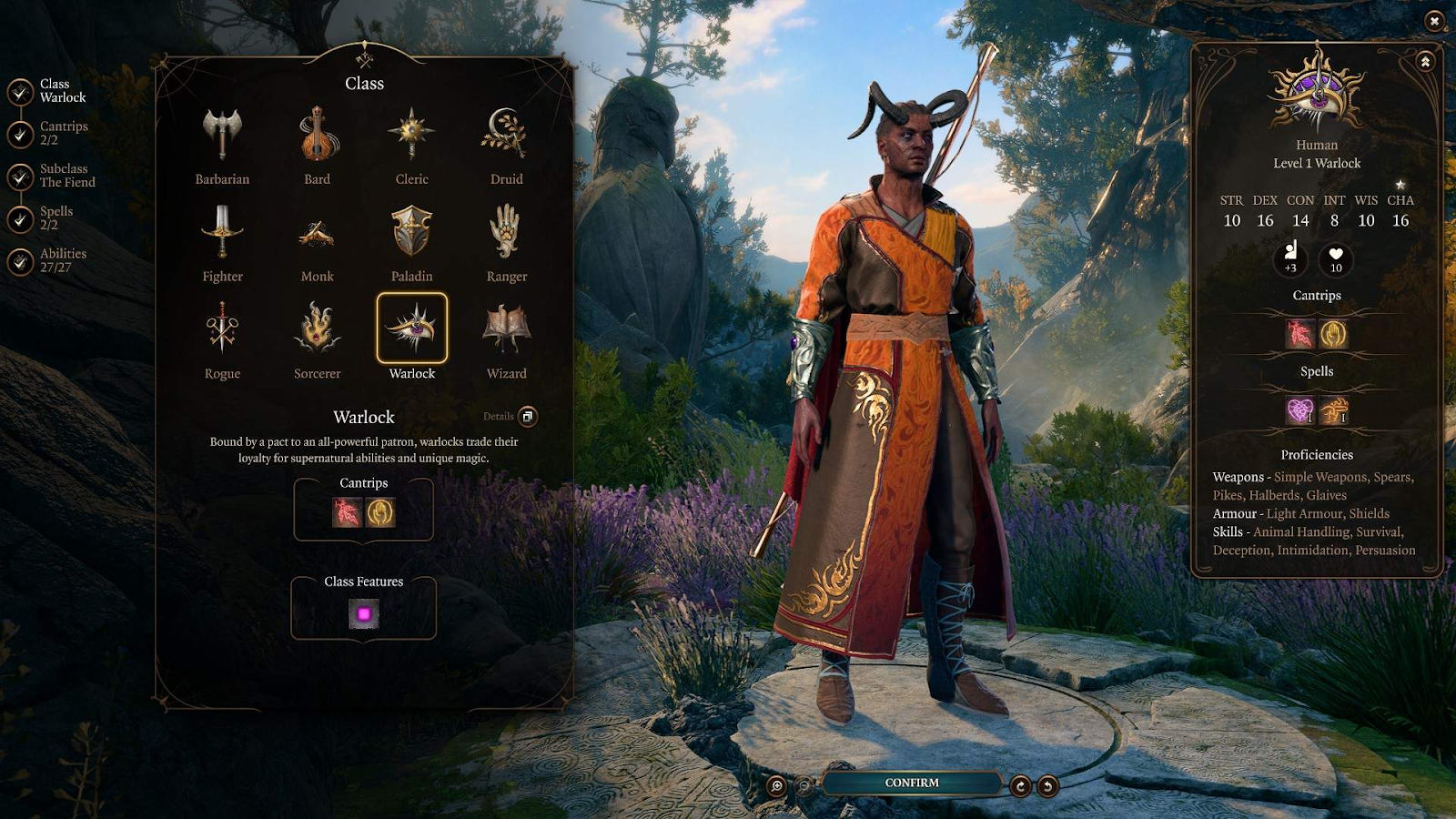Select the Wizard class
Screen dimensions: 1456x819
click(x=507, y=331)
